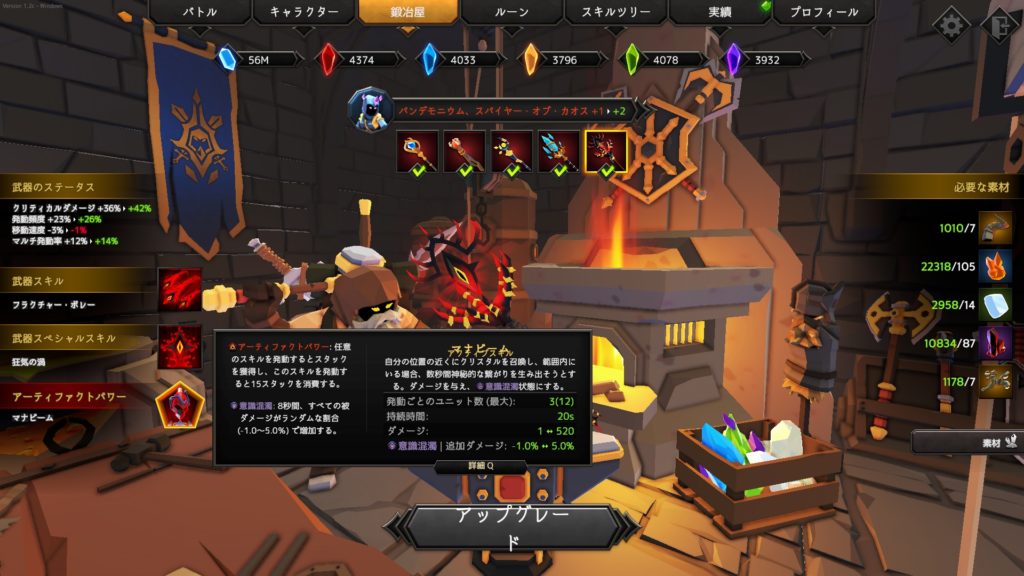Screen dimensions: 1024x576
Task: Go to the ルーン tab
Action: click(511, 12)
